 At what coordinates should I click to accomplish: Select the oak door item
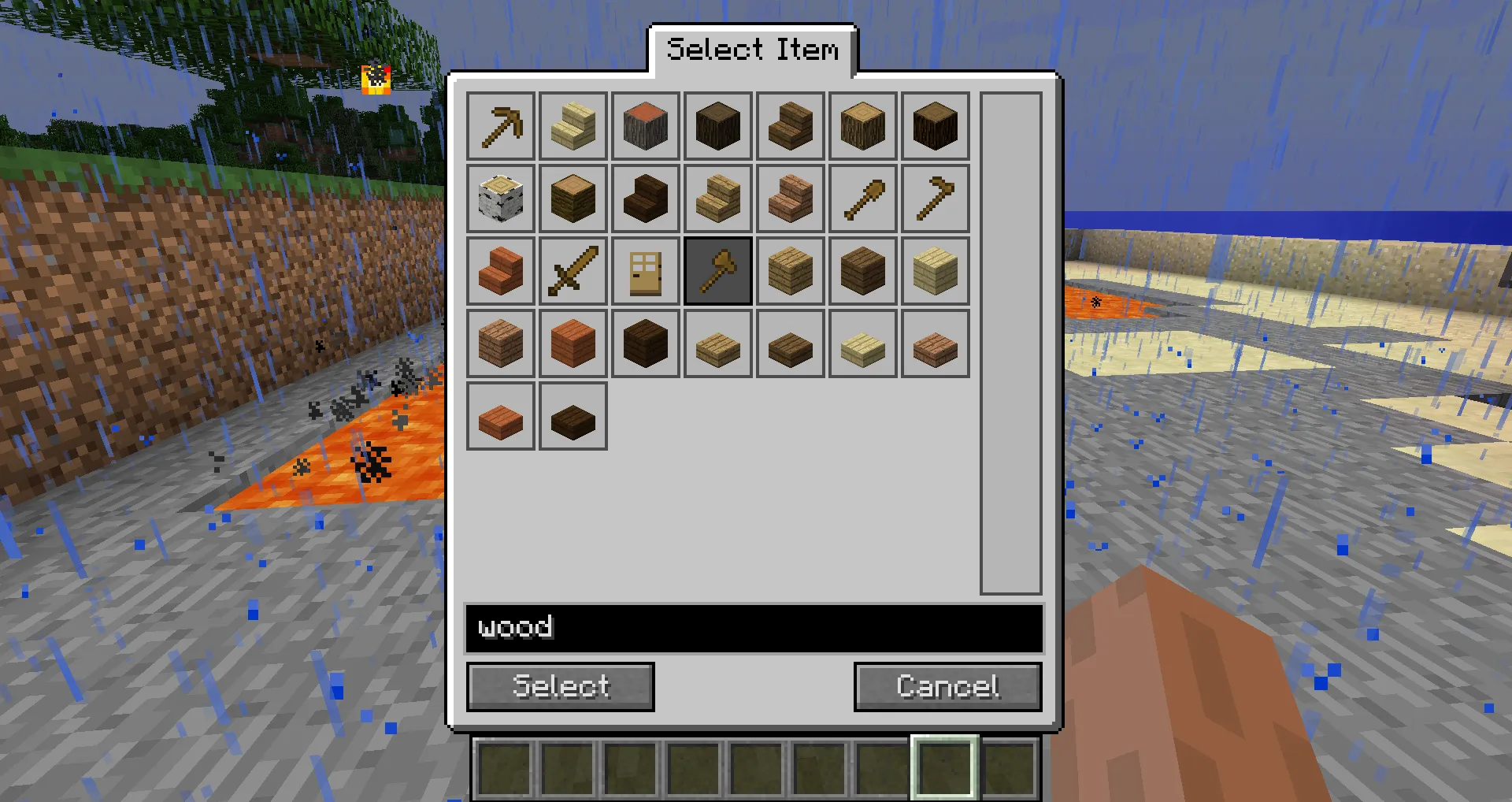[646, 270]
